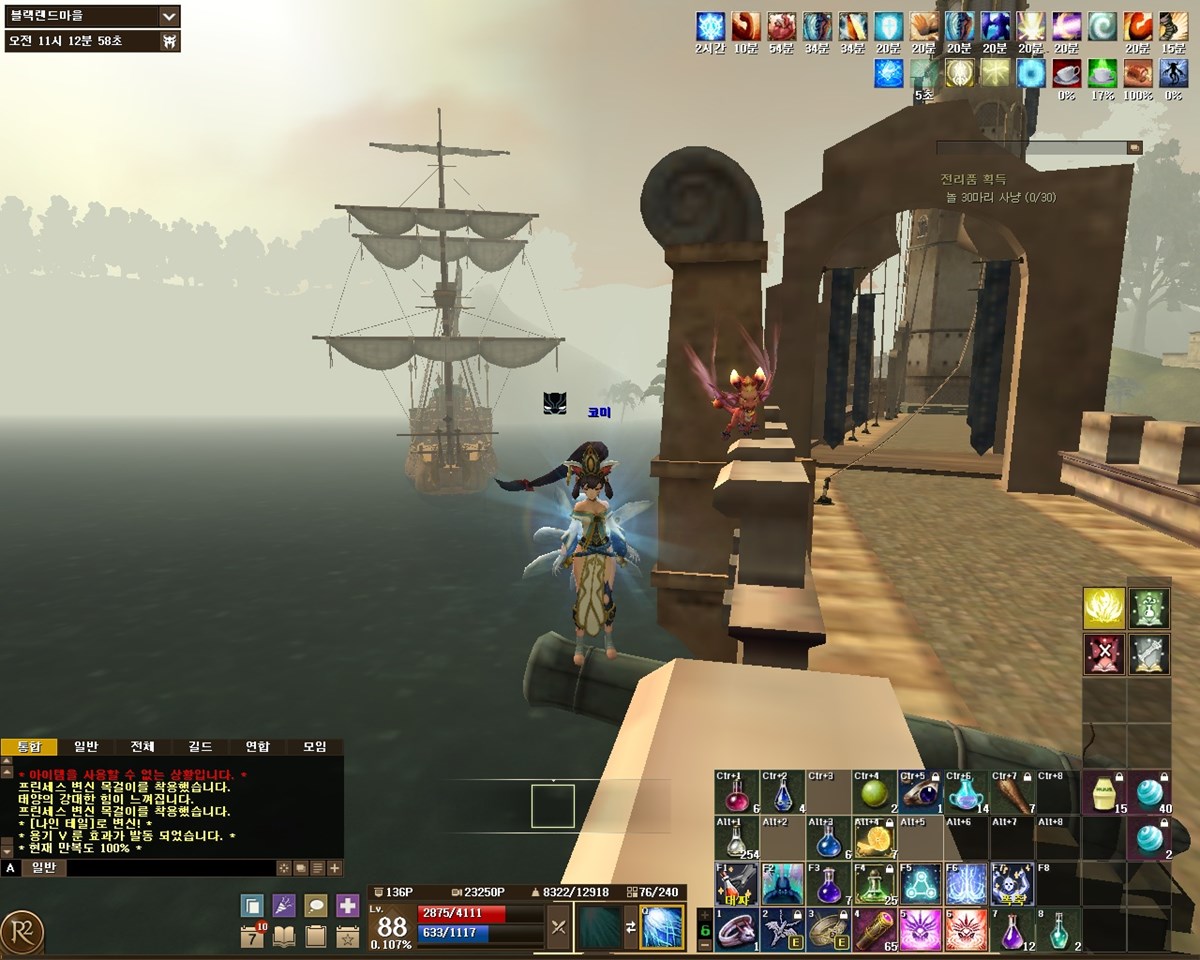Use the orange slice item in Alt+4
Viewport: 1200px width, 960px height.
point(875,839)
